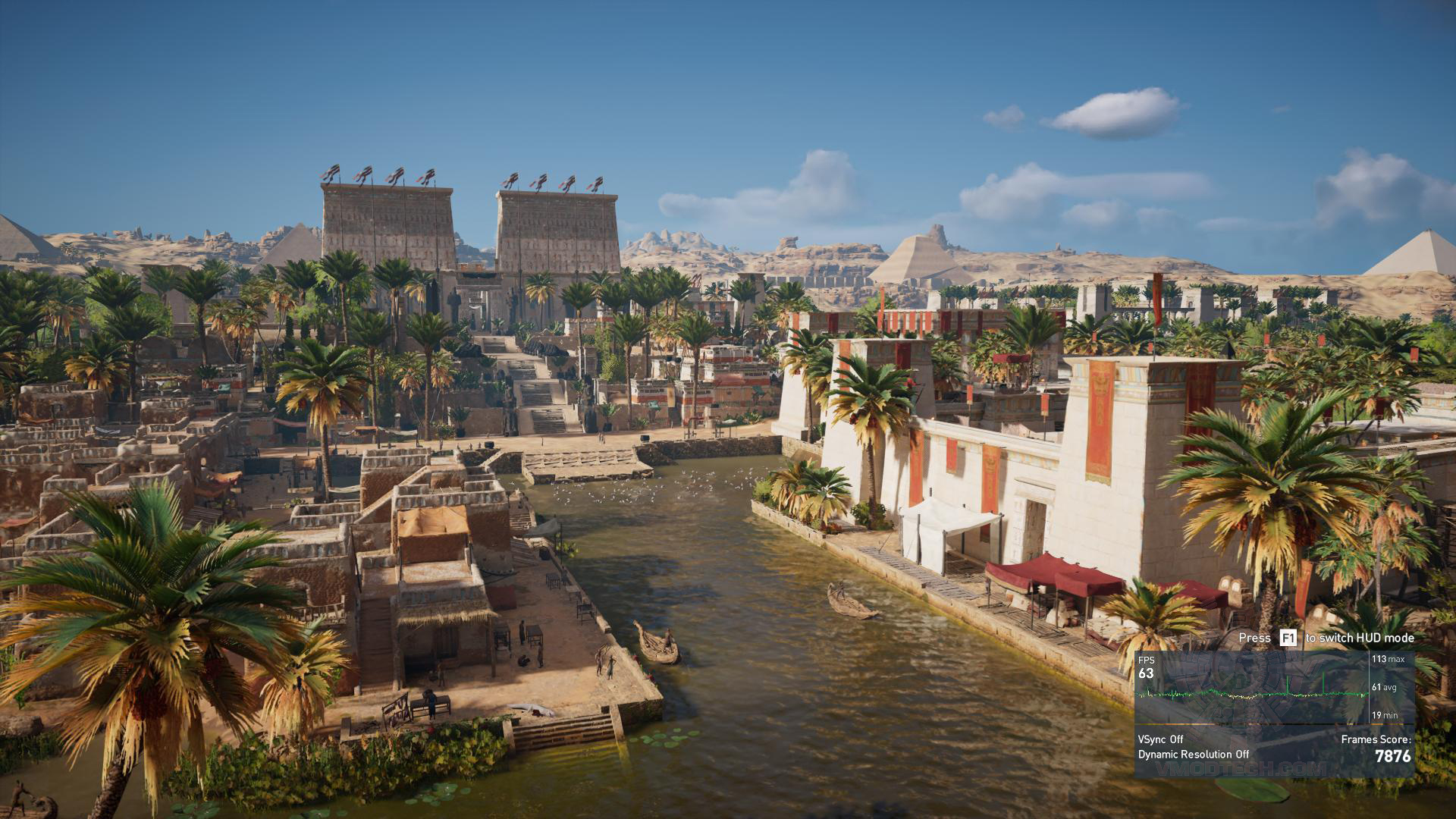Select the FPS counter showing 63
The height and width of the screenshot is (819, 1456).
[x=1147, y=673]
